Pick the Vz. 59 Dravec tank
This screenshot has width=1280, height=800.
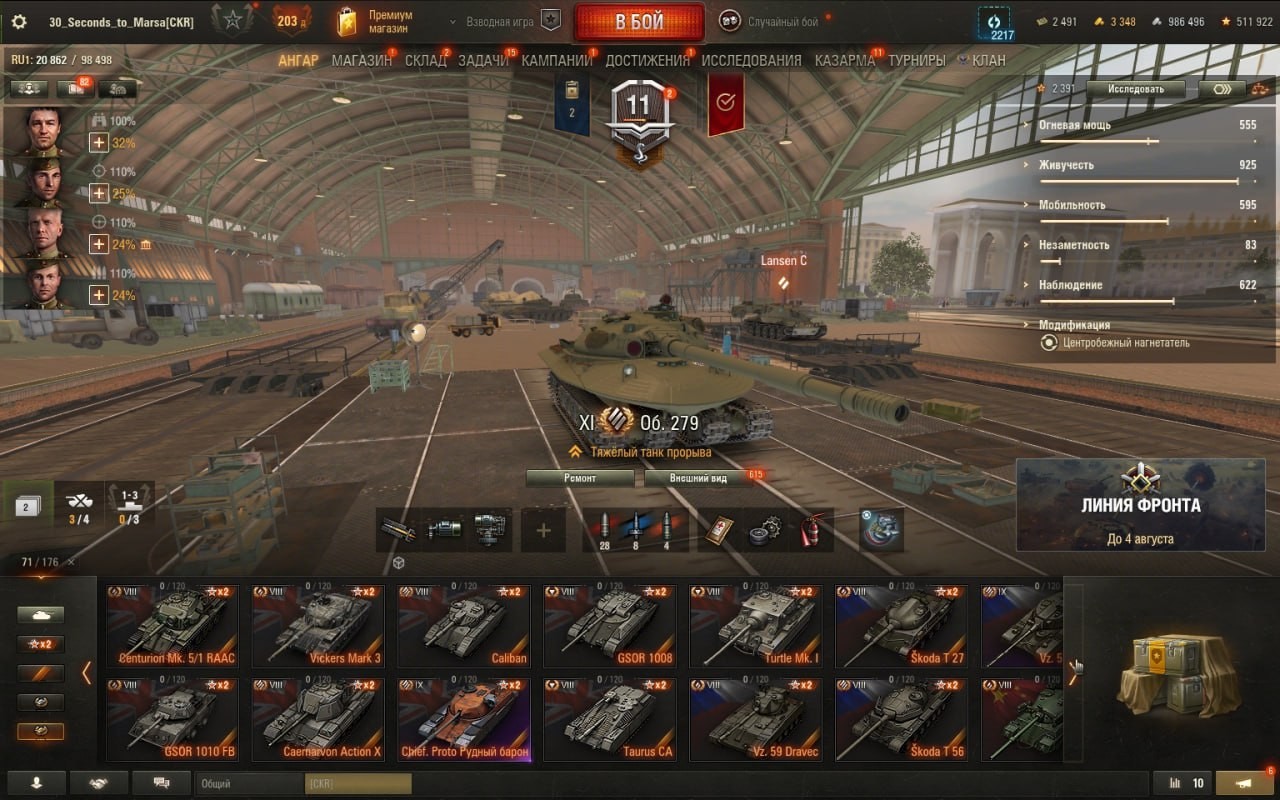click(756, 720)
